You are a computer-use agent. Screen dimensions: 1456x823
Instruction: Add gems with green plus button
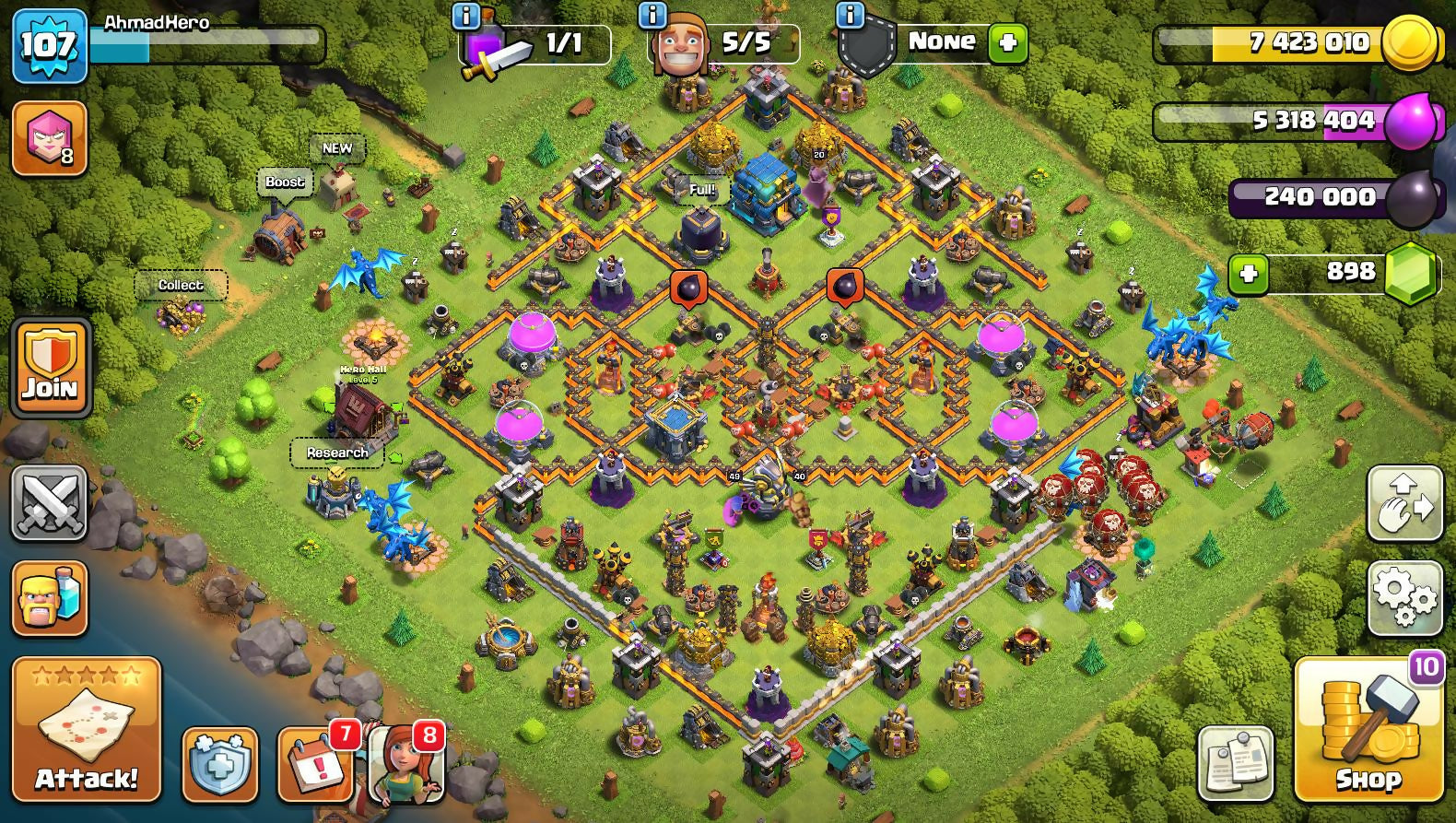[x=1249, y=274]
